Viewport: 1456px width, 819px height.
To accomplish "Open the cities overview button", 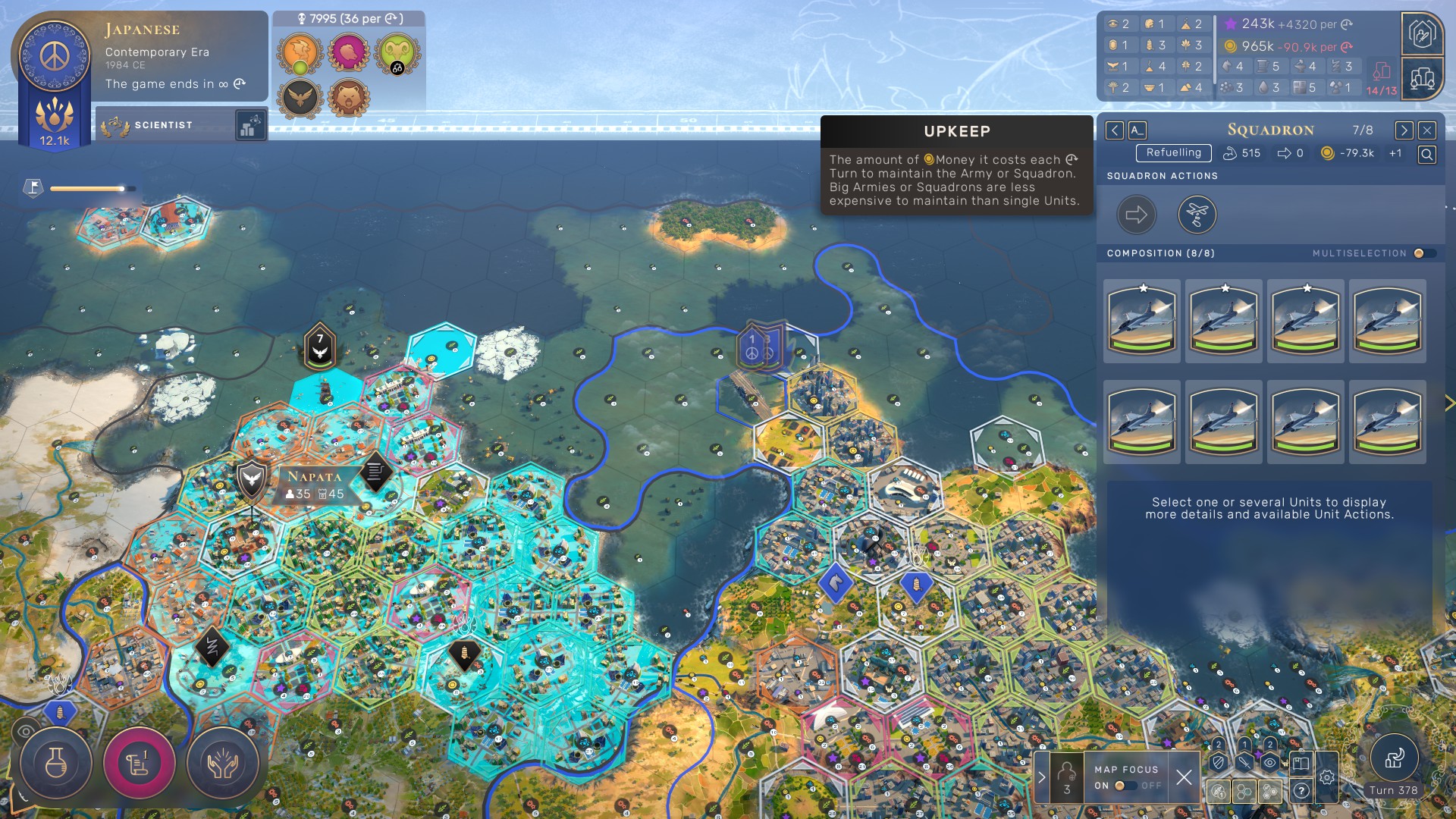I will (x=1423, y=78).
